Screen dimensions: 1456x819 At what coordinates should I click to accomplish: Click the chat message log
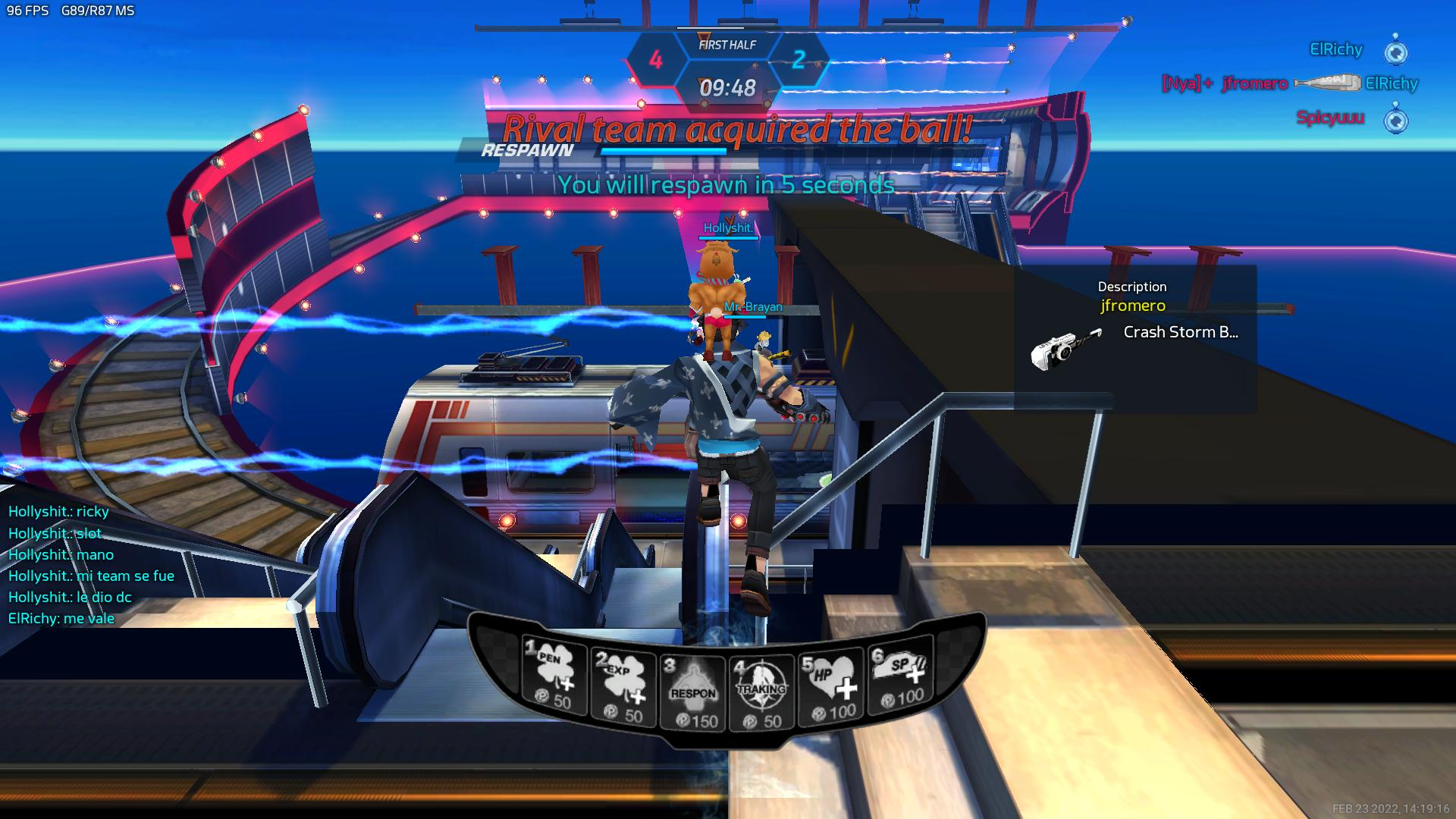(92, 565)
